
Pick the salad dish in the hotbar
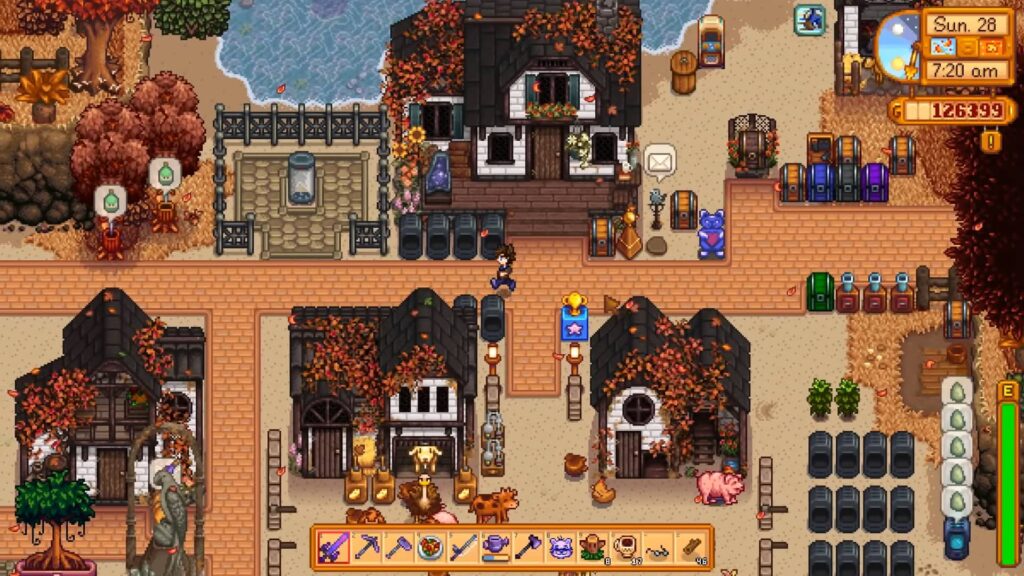430,547
